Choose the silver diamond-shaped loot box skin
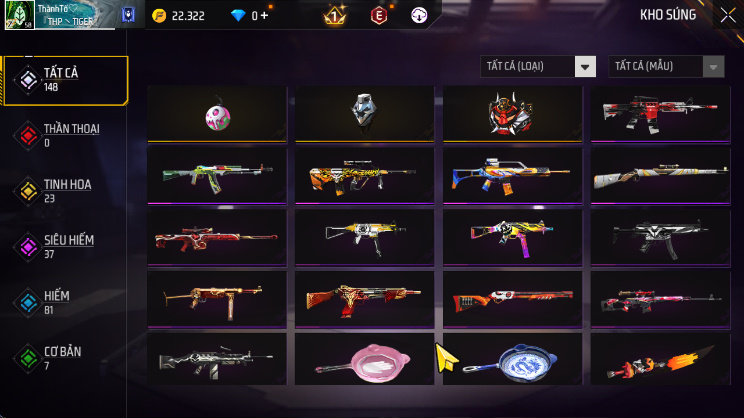The height and width of the screenshot is (418, 744). point(363,112)
